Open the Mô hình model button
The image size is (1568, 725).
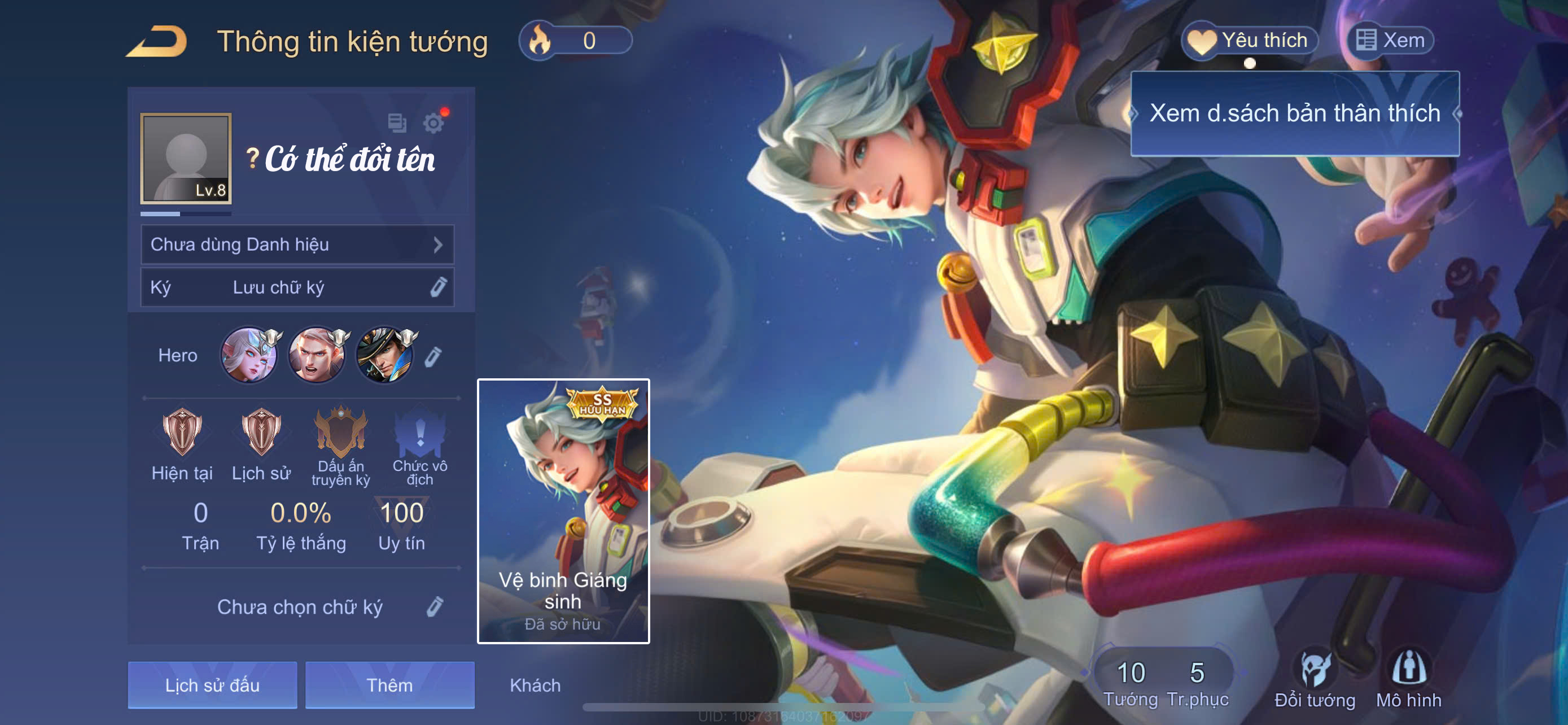(1408, 679)
